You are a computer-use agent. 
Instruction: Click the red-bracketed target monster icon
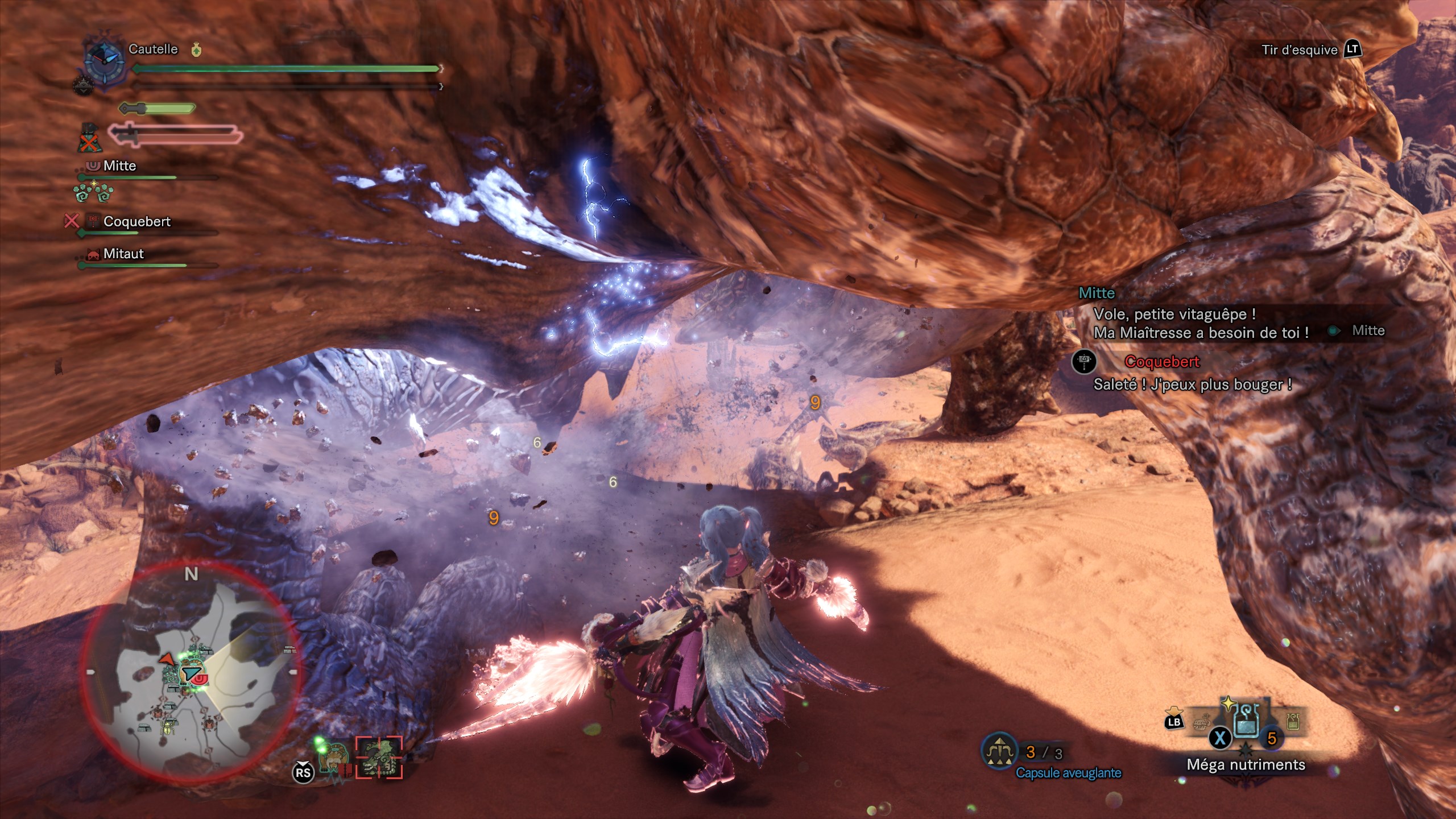coord(379,758)
